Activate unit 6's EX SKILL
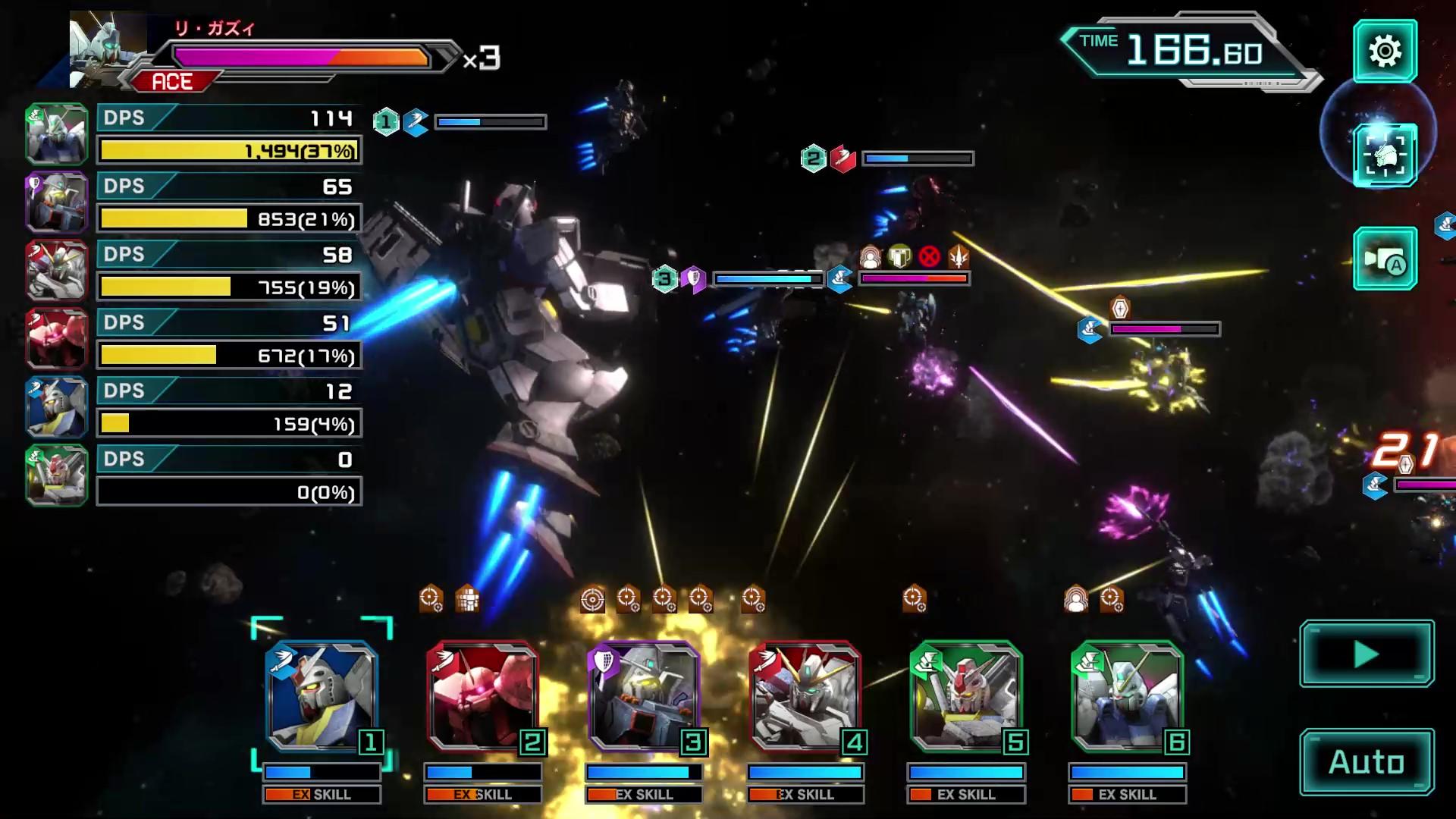Image resolution: width=1456 pixels, height=819 pixels. tap(1128, 795)
